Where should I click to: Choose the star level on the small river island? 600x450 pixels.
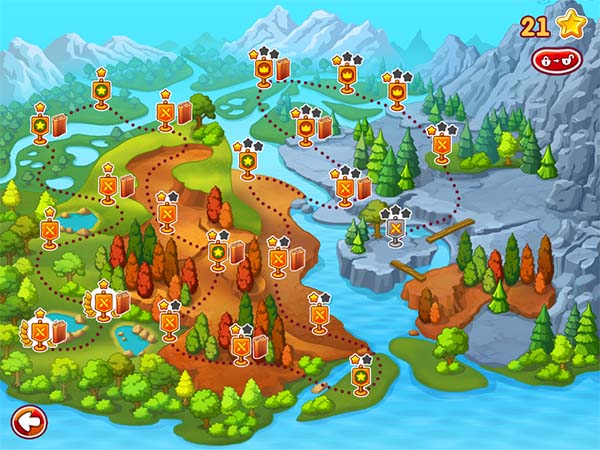[x=360, y=378]
